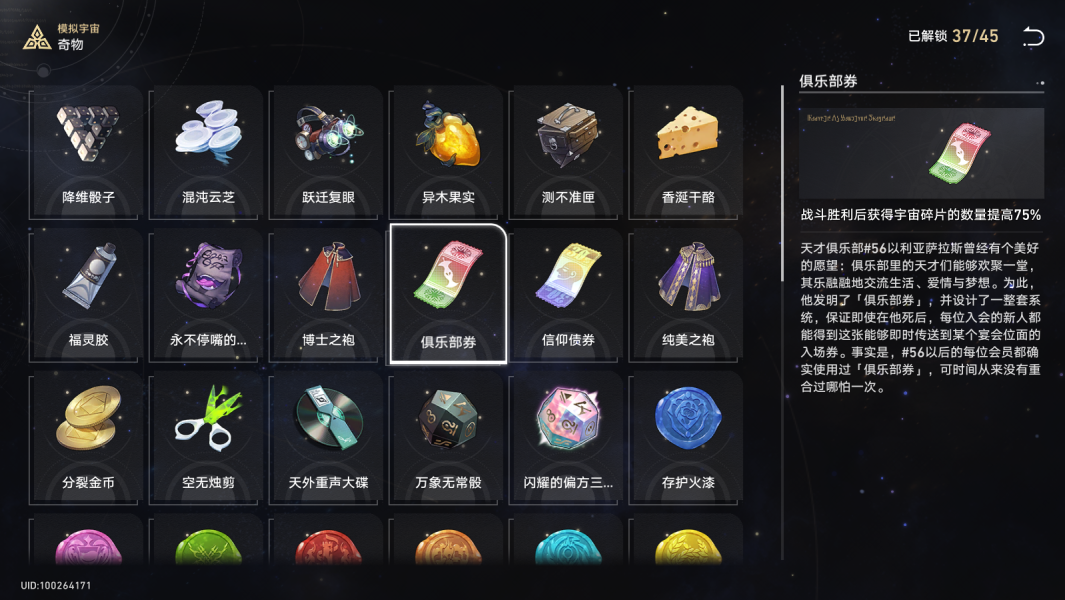Screen dimensions: 1065x600
Task: Select the 降维骰子 curio tile
Action: point(88,150)
